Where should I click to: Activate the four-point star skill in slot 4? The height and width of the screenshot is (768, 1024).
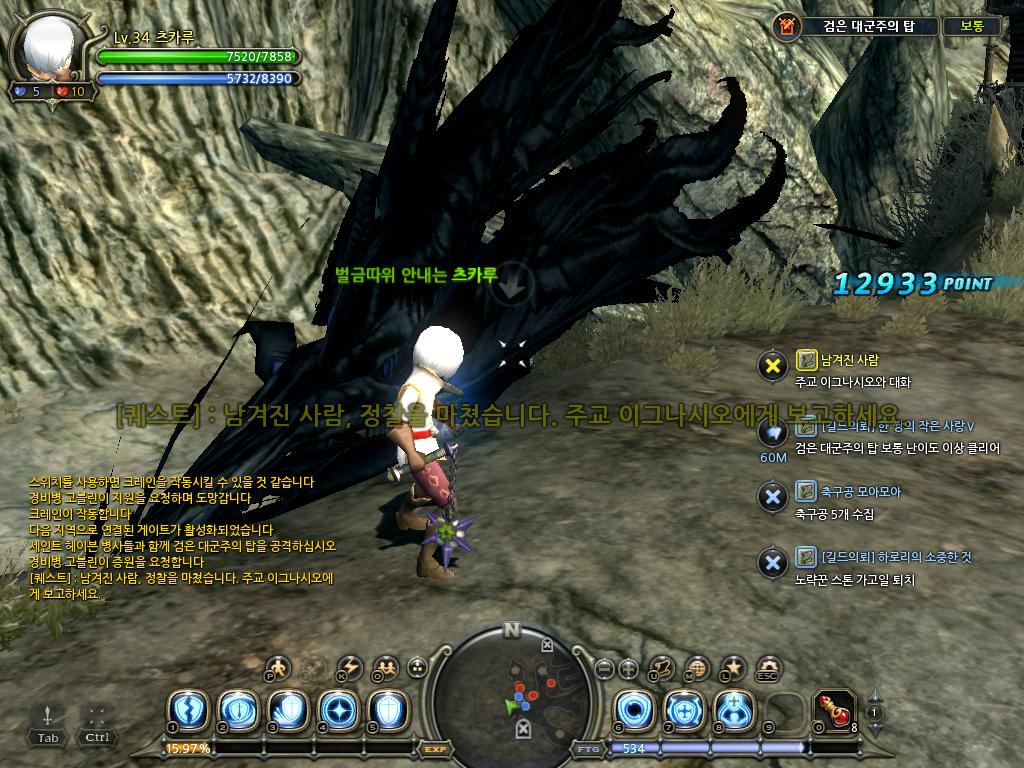click(337, 710)
